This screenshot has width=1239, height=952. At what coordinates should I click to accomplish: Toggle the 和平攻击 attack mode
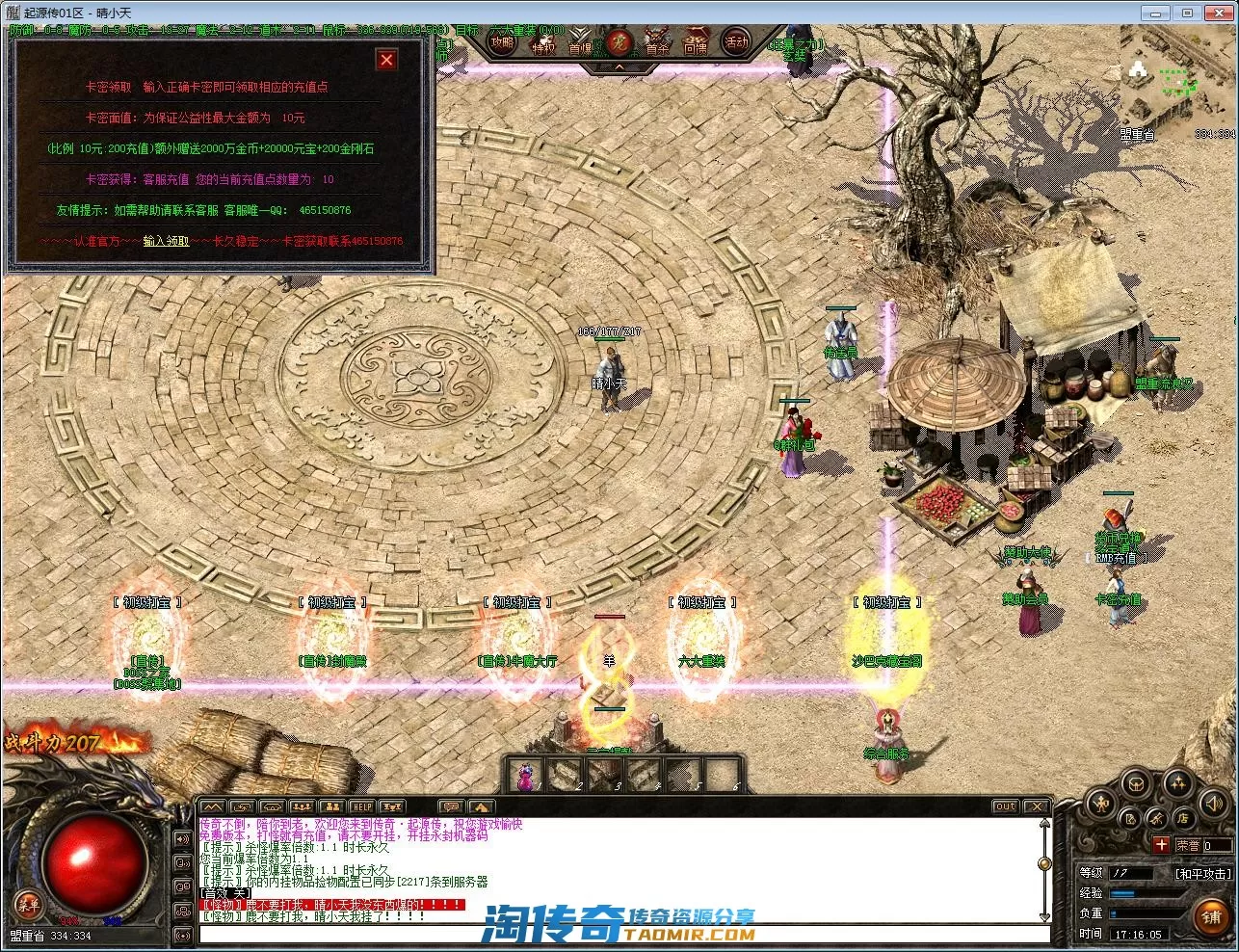point(1201,873)
